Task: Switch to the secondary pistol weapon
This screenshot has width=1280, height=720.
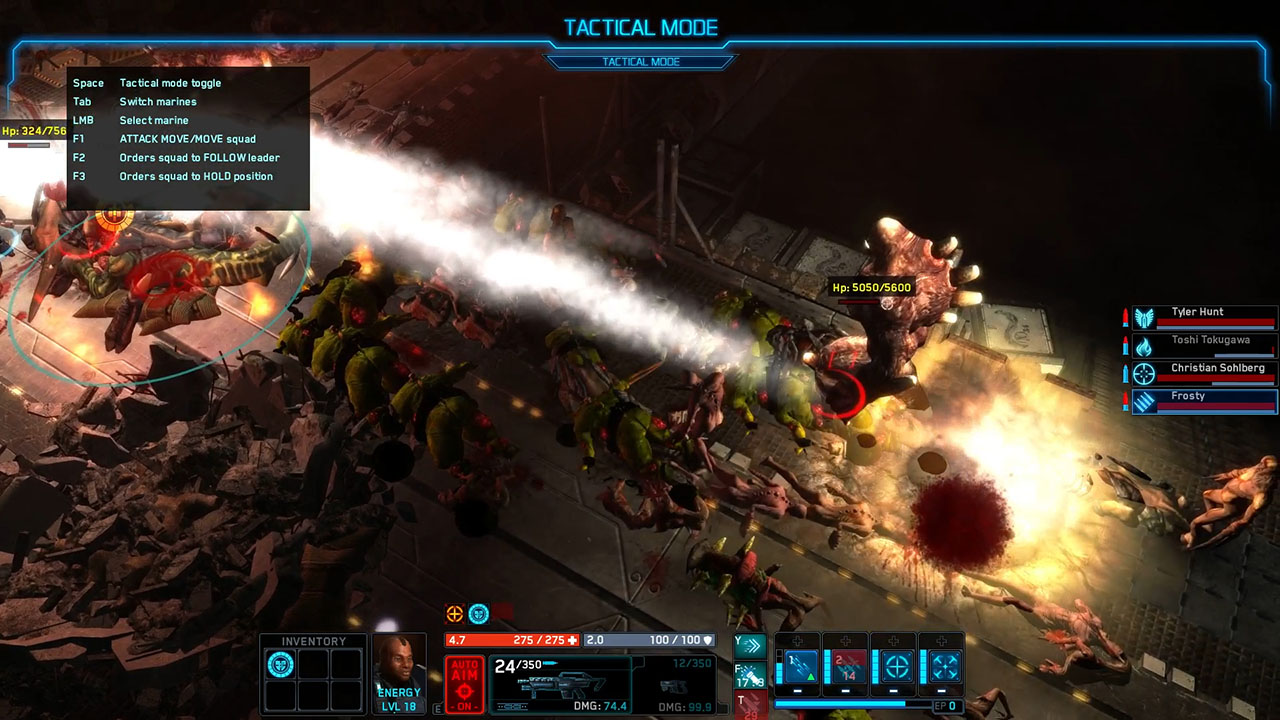Action: 676,684
